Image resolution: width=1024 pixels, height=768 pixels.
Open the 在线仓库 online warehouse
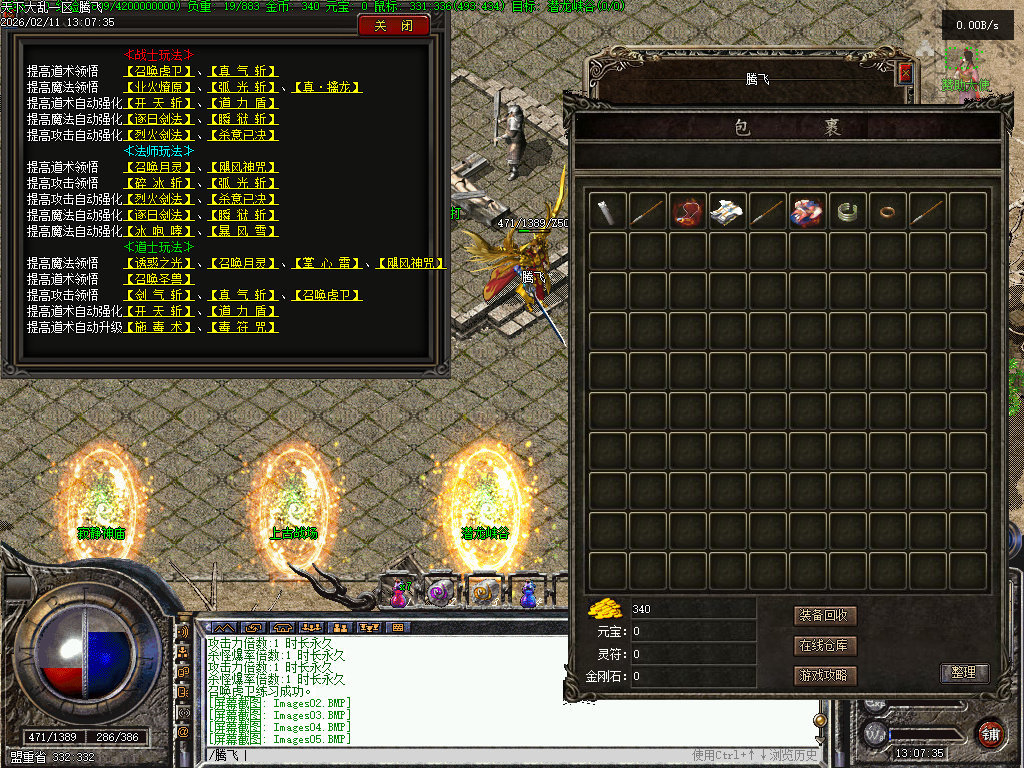[826, 645]
